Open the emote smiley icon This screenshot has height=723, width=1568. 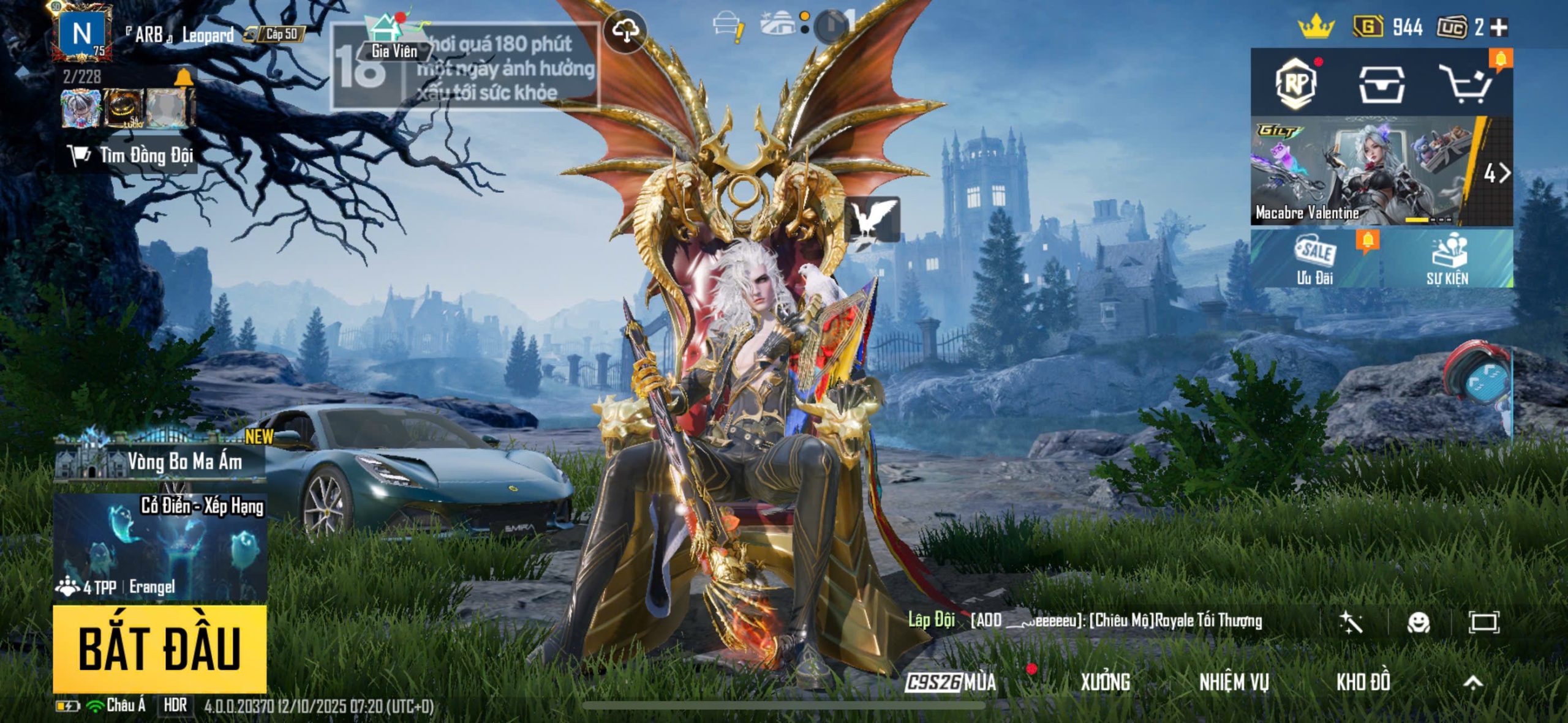pyautogui.click(x=1419, y=623)
